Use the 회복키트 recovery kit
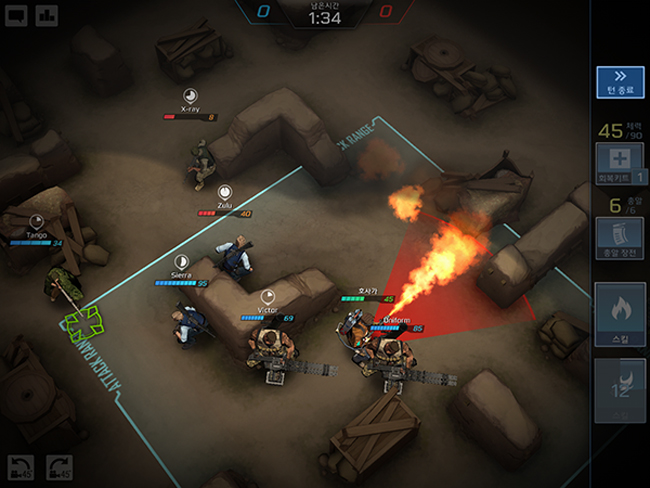The height and width of the screenshot is (488, 650). point(619,161)
